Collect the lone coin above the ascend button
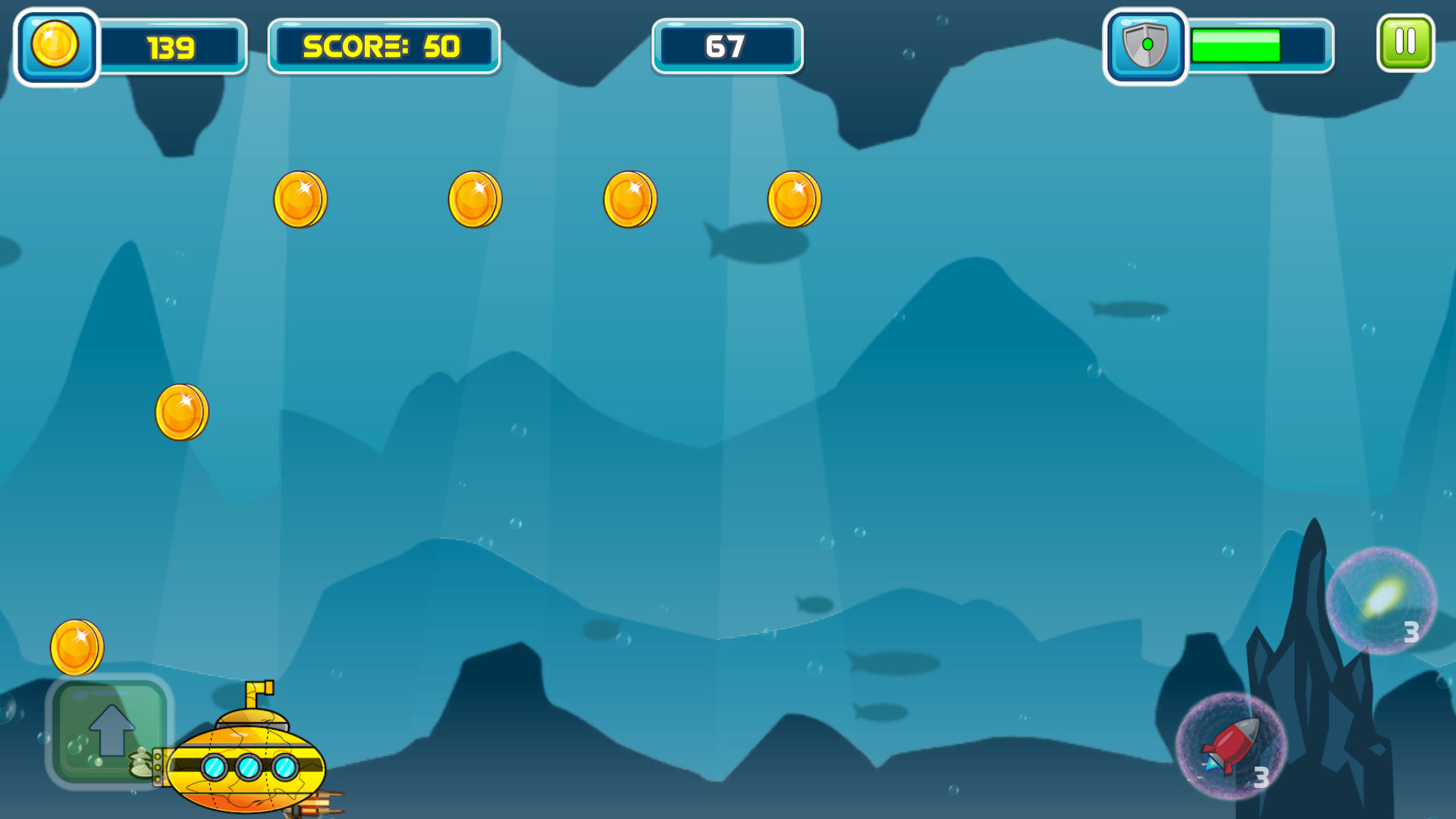Image resolution: width=1456 pixels, height=819 pixels. coord(78,646)
